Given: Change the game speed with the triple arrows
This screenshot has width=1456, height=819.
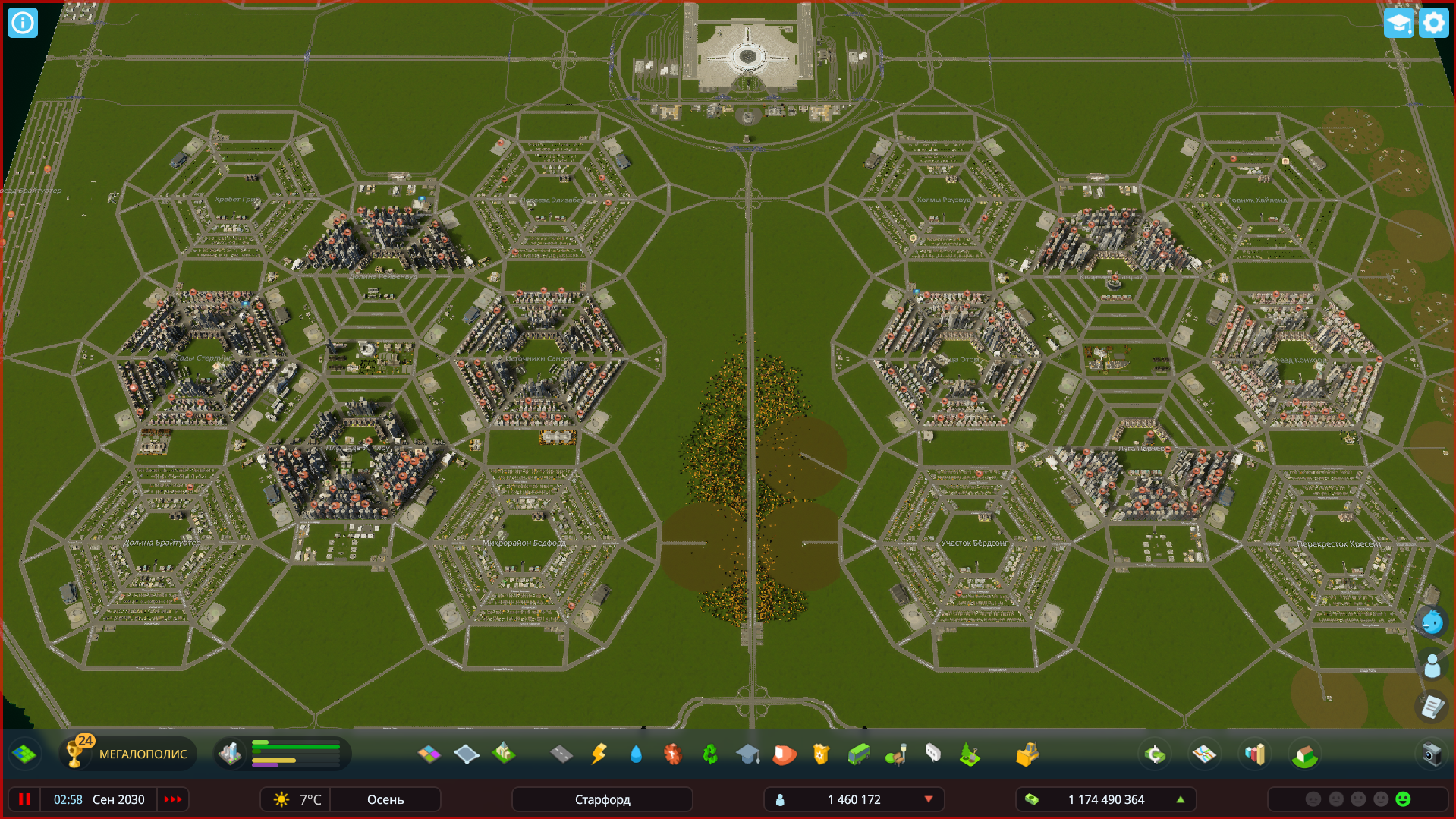Looking at the screenshot, I should (173, 799).
